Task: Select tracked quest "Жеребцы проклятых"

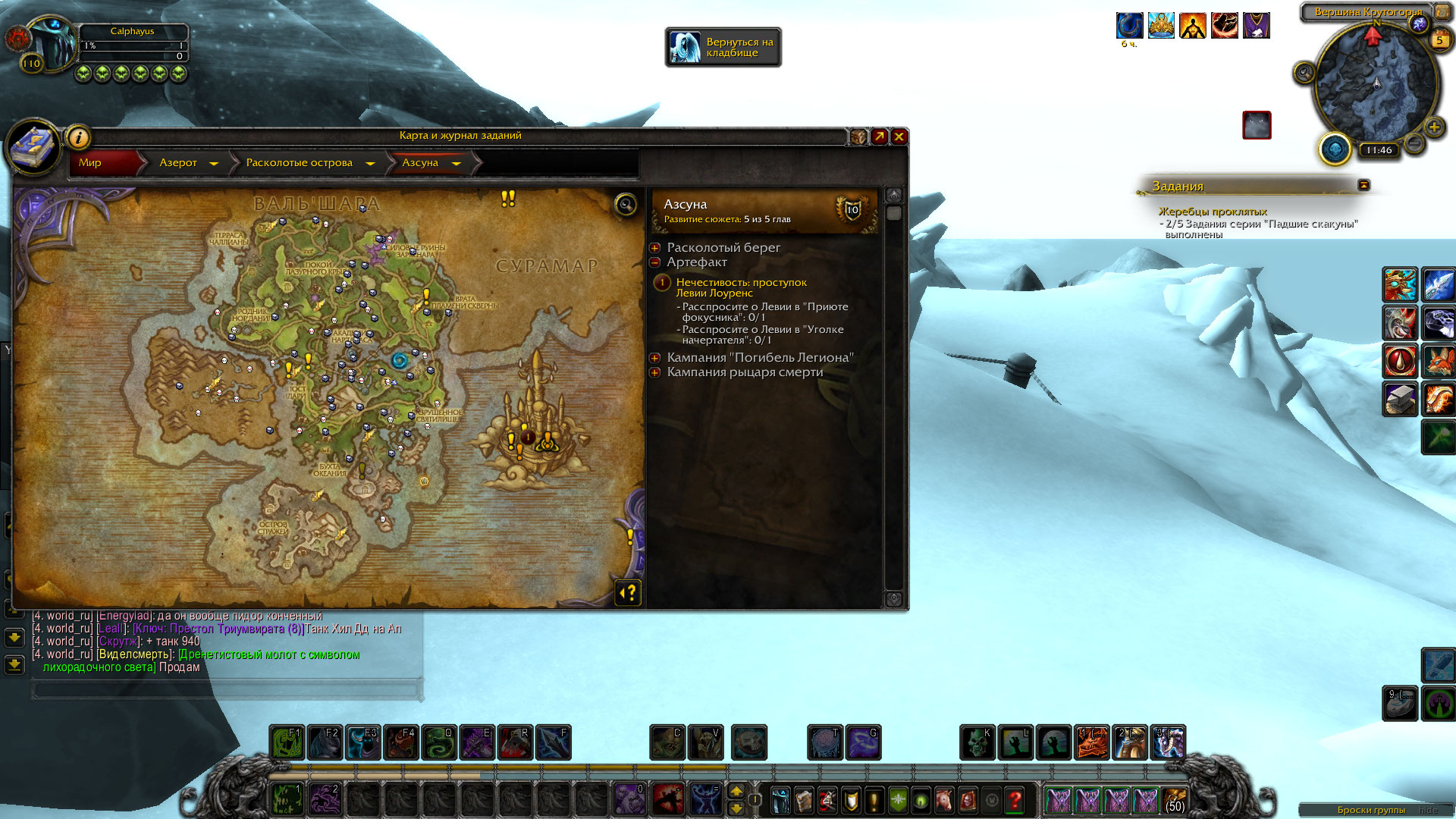Action: [x=1213, y=212]
